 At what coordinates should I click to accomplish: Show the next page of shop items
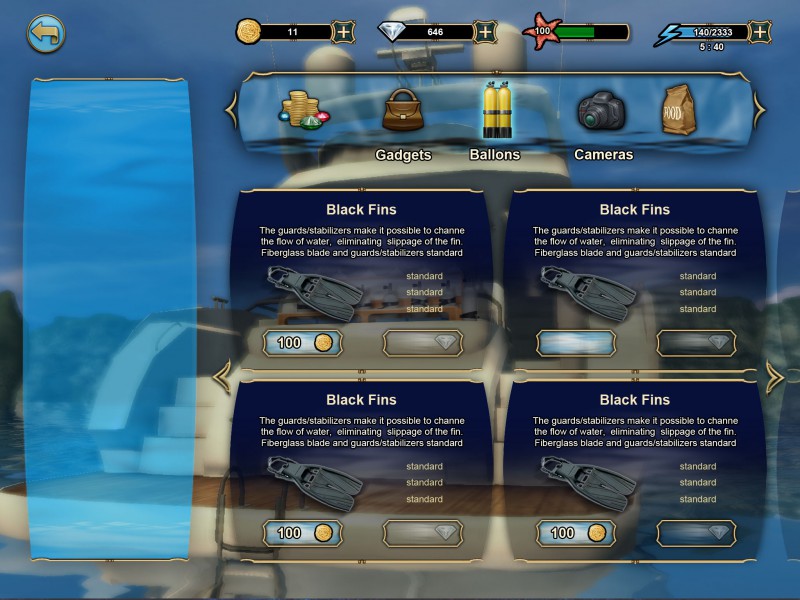click(x=775, y=376)
